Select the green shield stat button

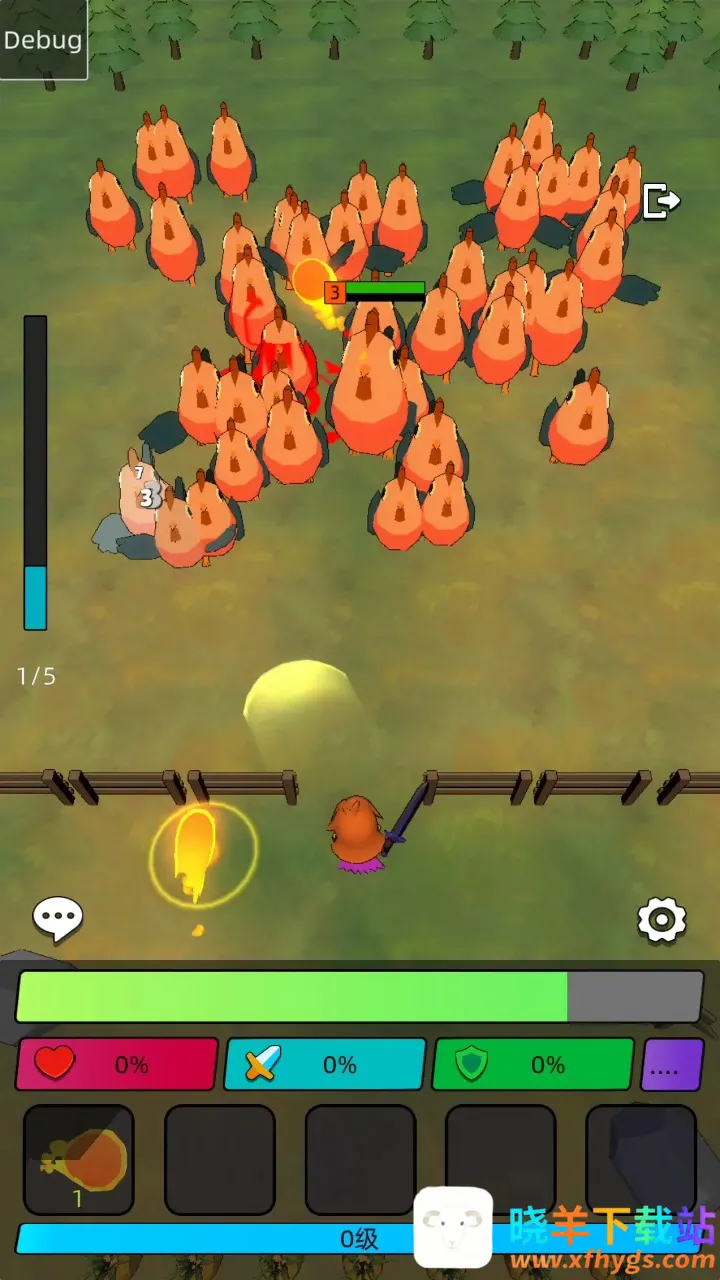(532, 1065)
